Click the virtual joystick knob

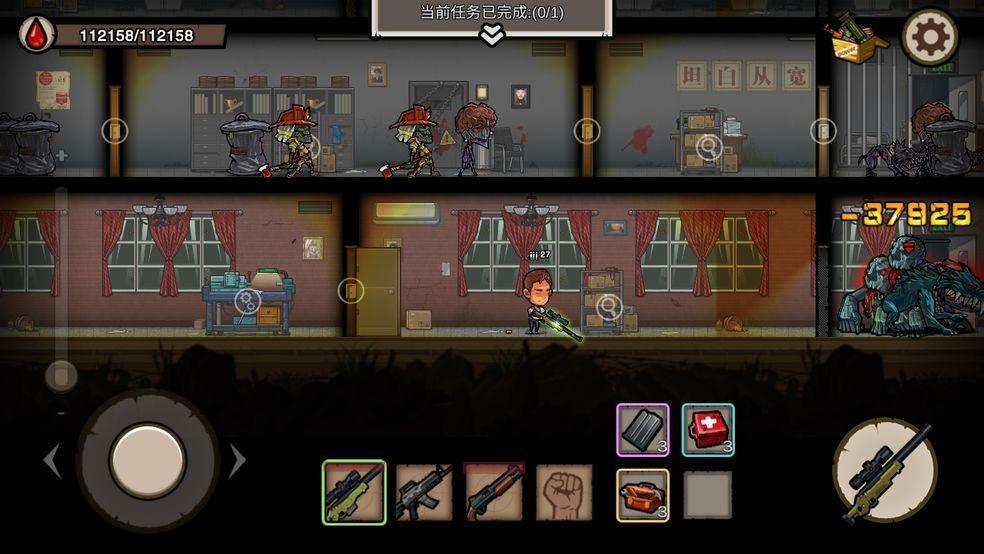pos(147,460)
